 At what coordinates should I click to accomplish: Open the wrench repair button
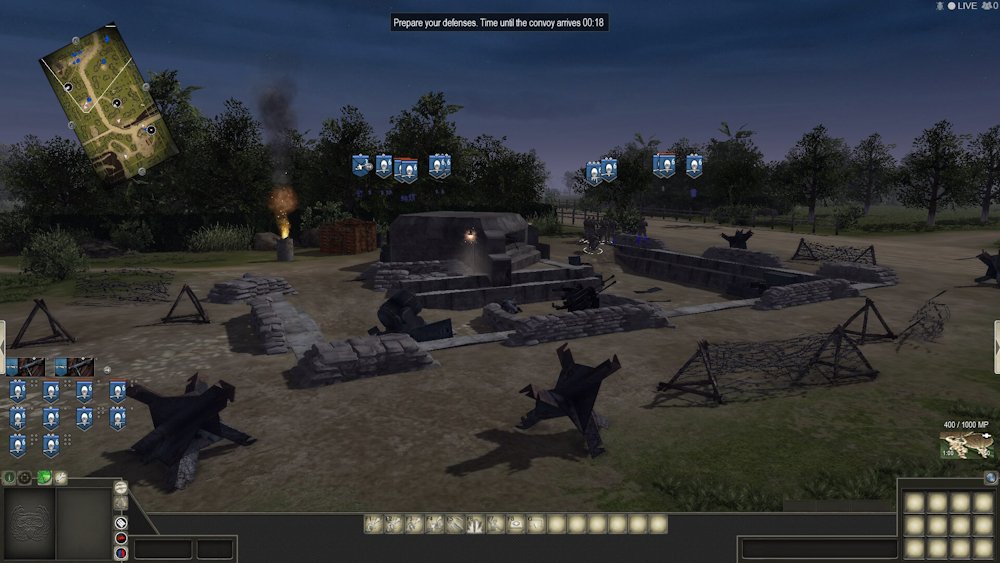tap(60, 478)
